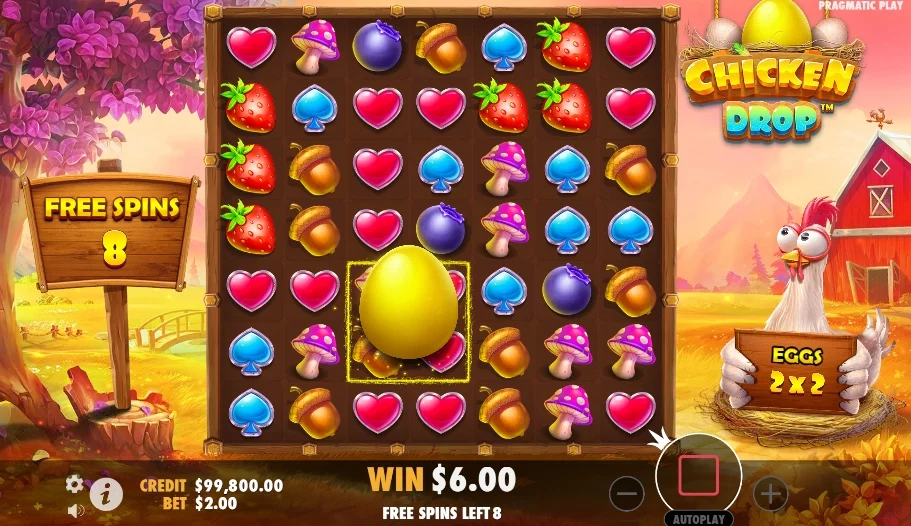Open the settings gear menu
Viewport: 911px width, 526px height.
[x=74, y=484]
